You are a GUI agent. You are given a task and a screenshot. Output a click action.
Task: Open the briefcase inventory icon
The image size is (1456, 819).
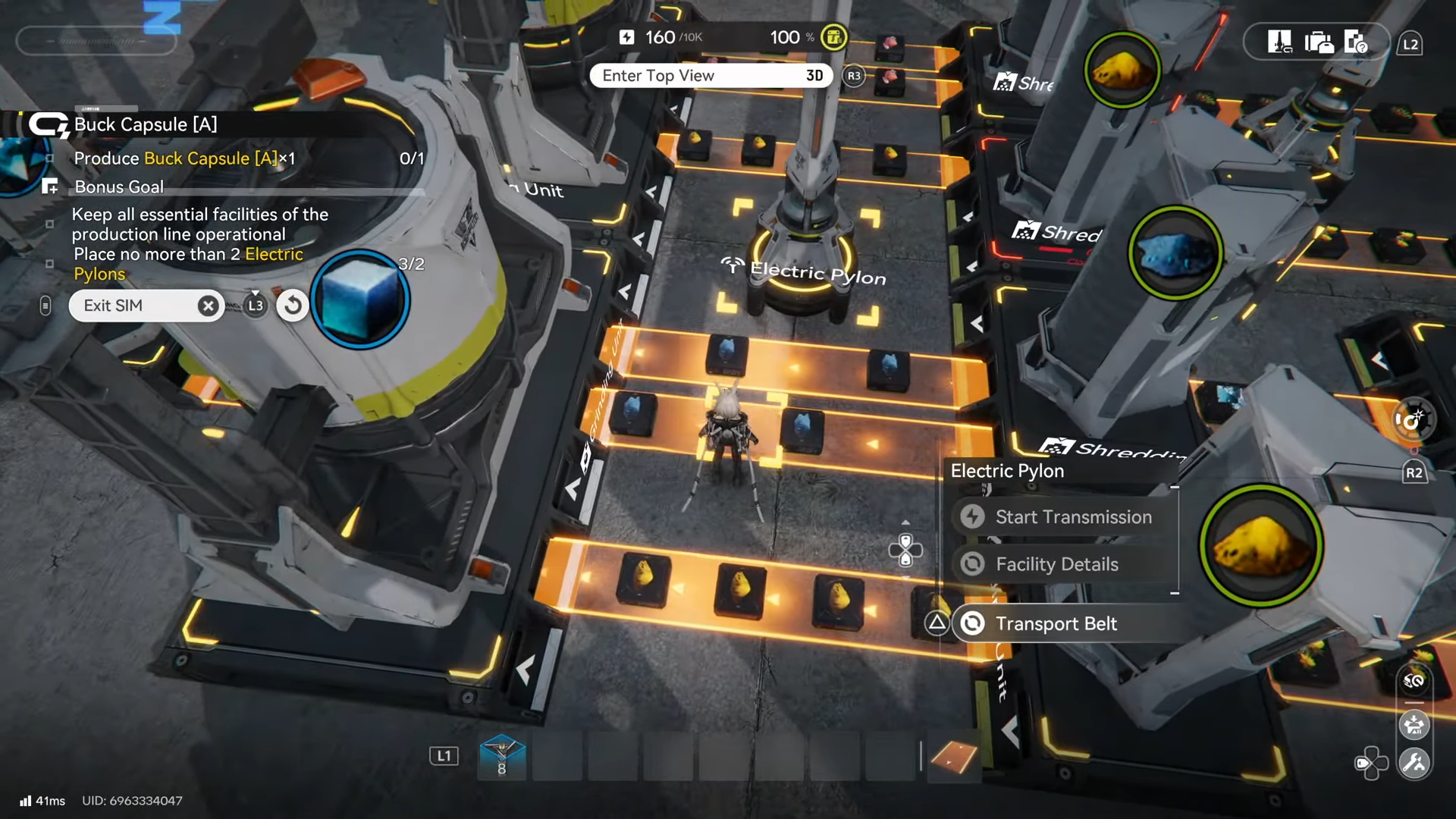(1319, 42)
